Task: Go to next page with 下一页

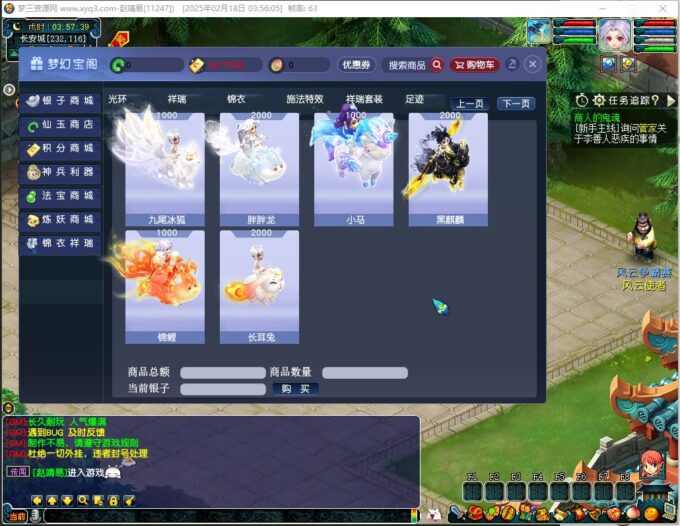Action: (x=516, y=103)
